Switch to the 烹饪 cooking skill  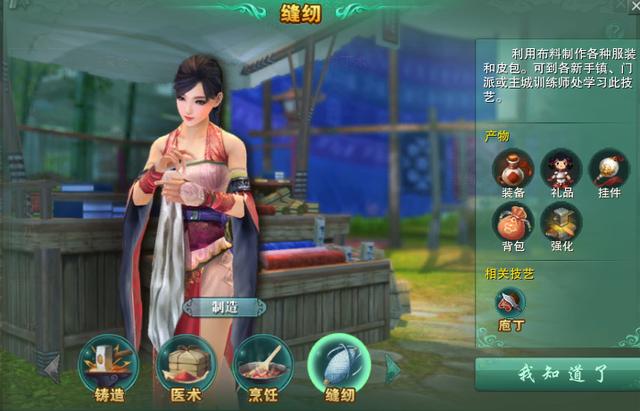coord(263,364)
